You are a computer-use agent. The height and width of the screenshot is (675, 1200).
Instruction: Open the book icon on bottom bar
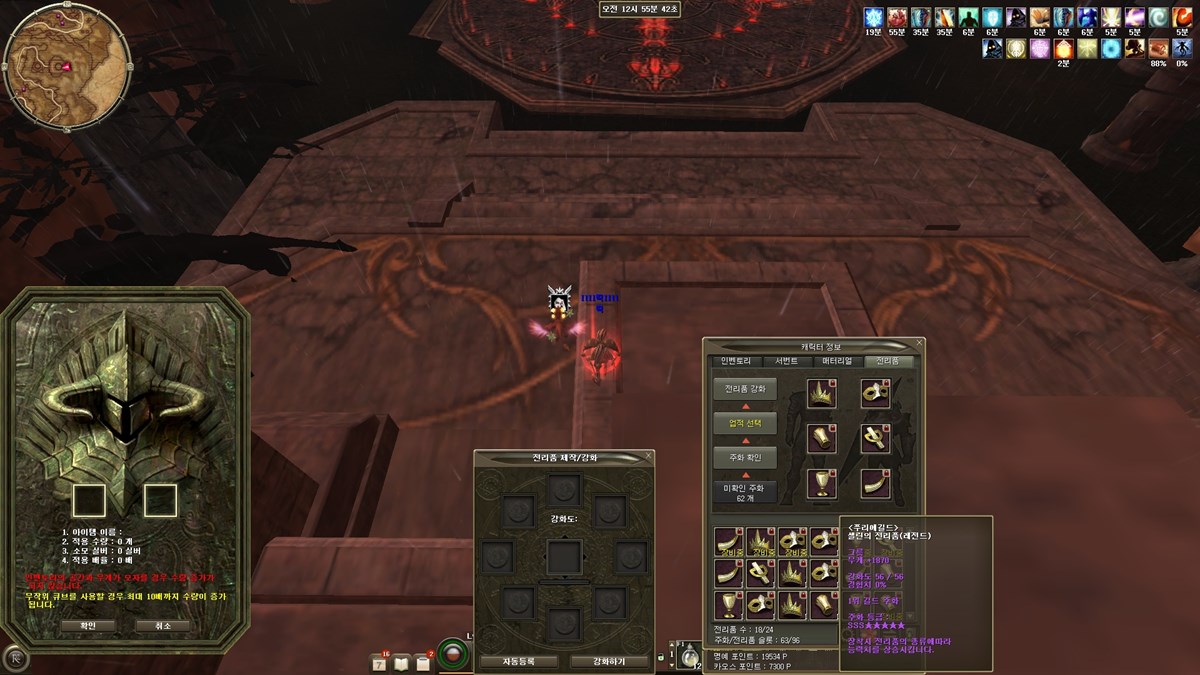(x=401, y=662)
